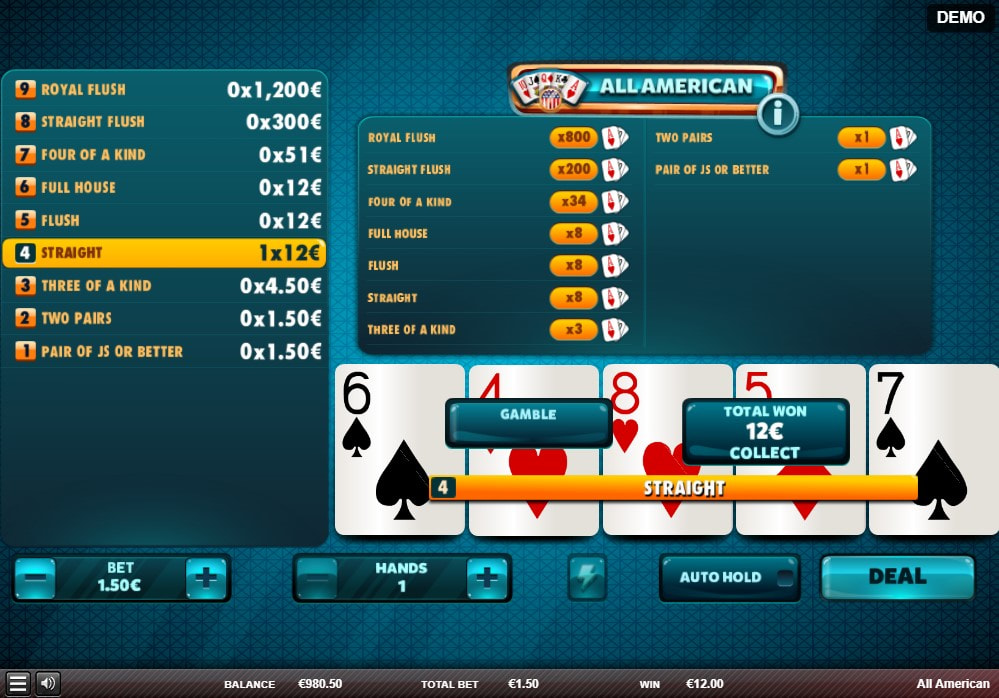Toggle the Auto Hold option
The width and height of the screenshot is (999, 698).
pos(729,577)
